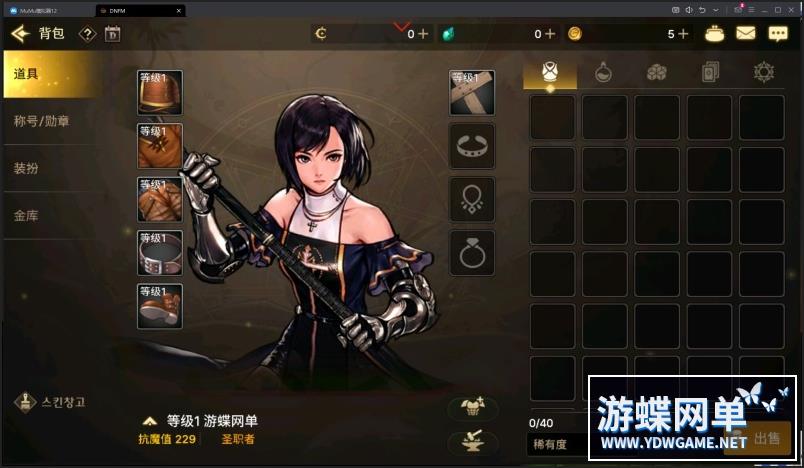Close the emulator window
This screenshot has width=804, height=468.
pos(795,9)
